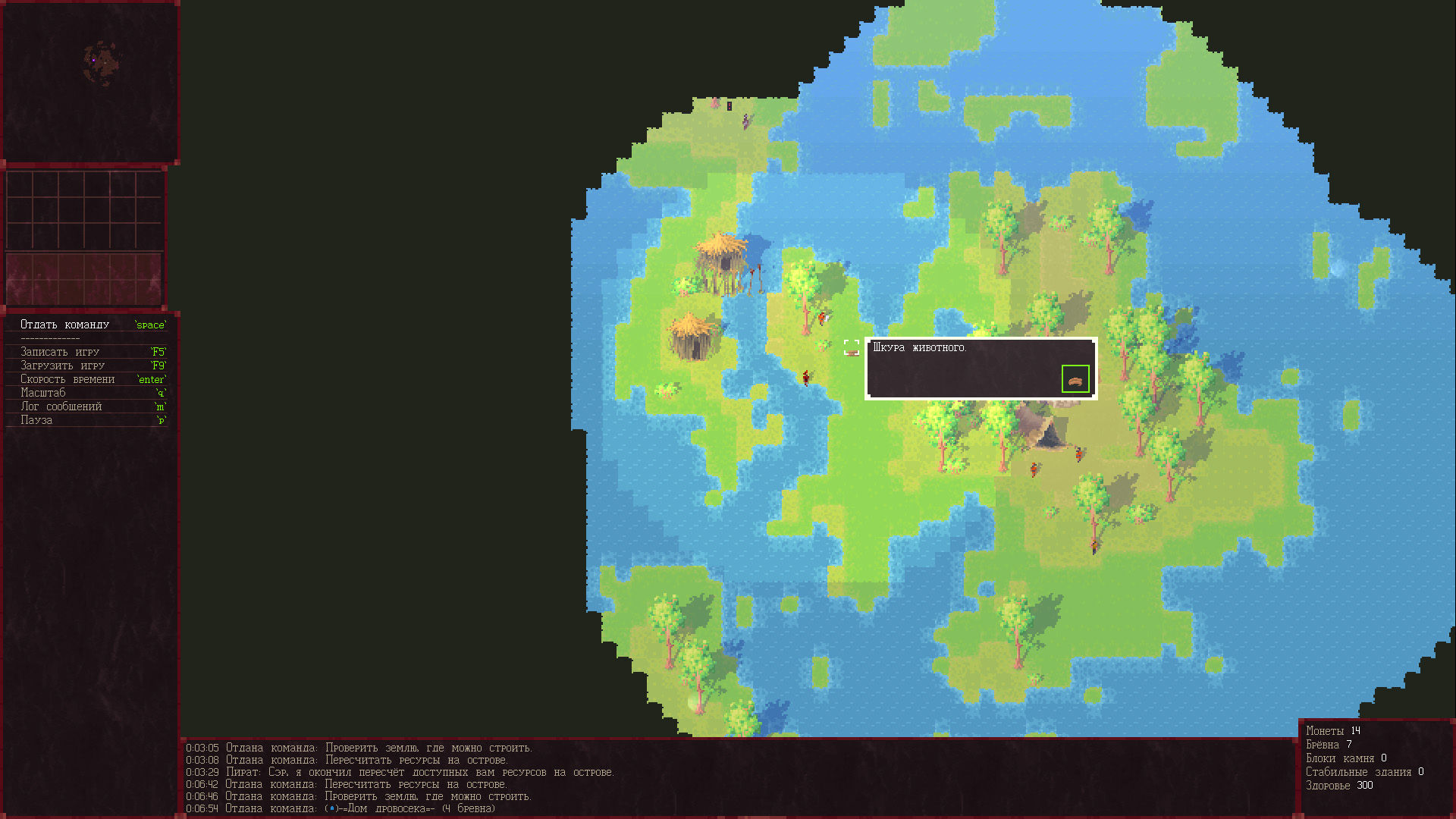The height and width of the screenshot is (819, 1456).
Task: Select the animal hide icon in the tooltip
Action: (x=1075, y=379)
